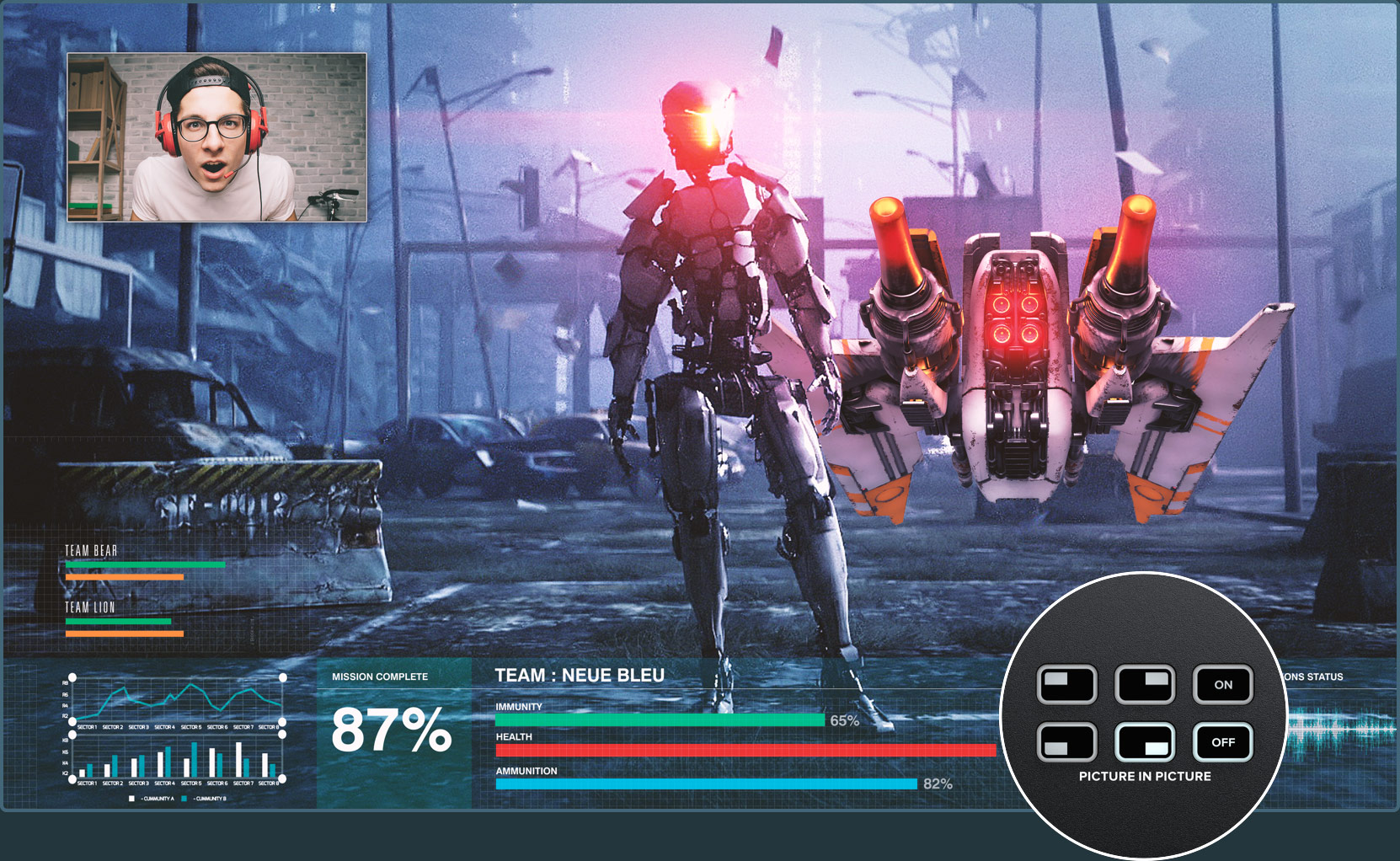Pick the bottom-left picture in picture layout
This screenshot has width=1400, height=861.
click(1066, 742)
